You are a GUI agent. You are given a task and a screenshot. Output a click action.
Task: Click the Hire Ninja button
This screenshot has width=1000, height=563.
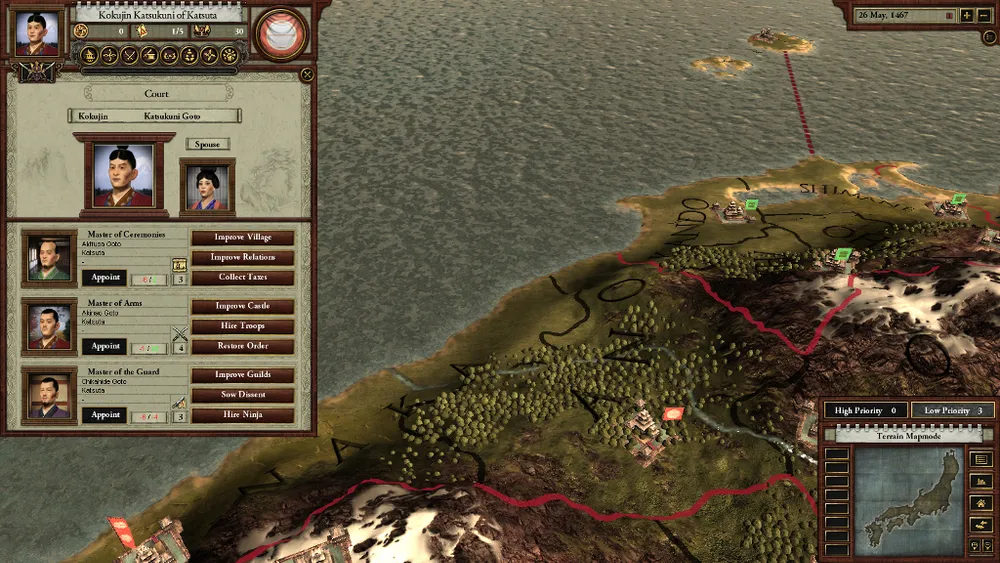[242, 415]
